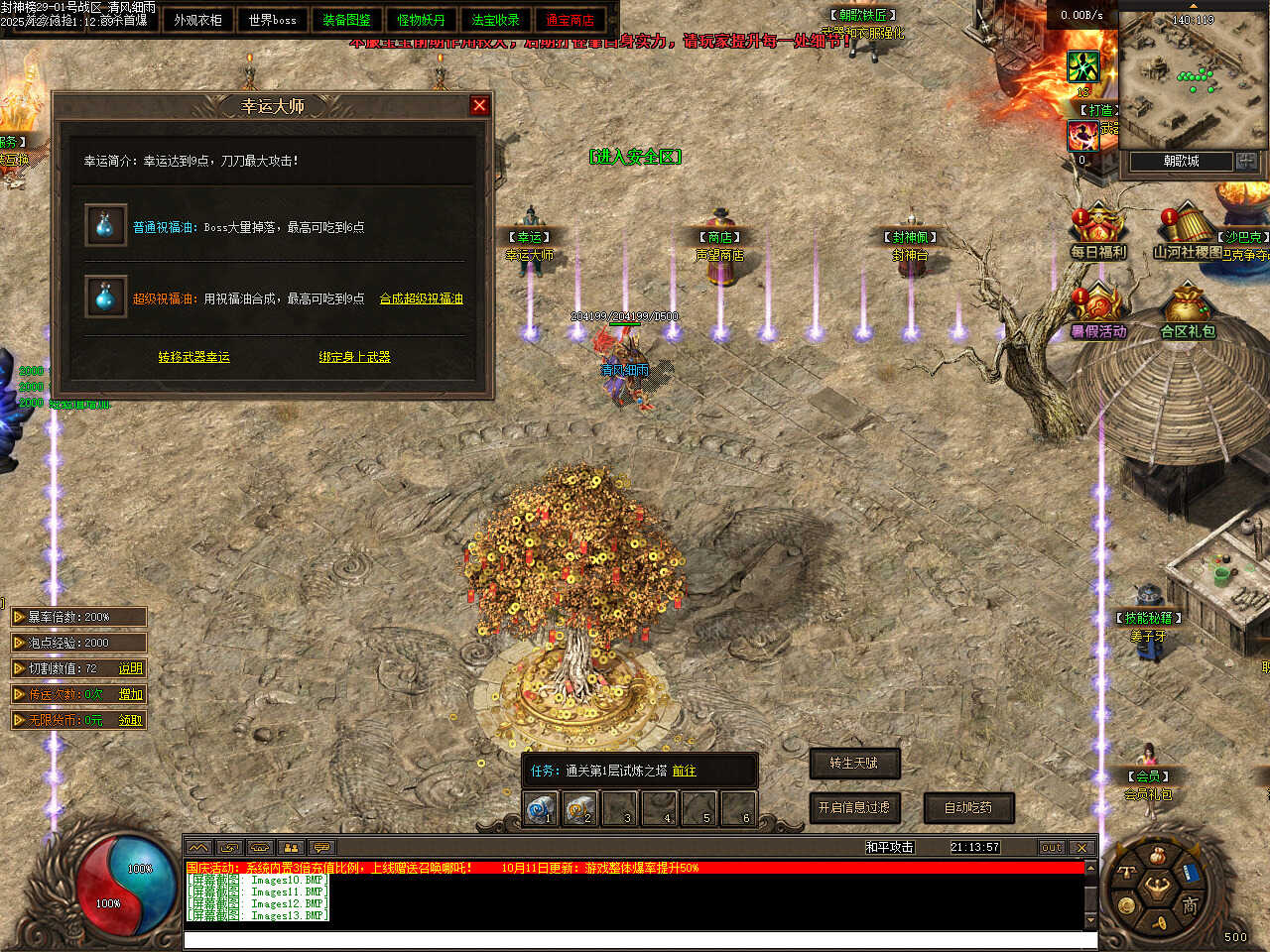The height and width of the screenshot is (952, 1270).
Task: Close the 幸运大师 dialog window
Action: pyautogui.click(x=480, y=105)
